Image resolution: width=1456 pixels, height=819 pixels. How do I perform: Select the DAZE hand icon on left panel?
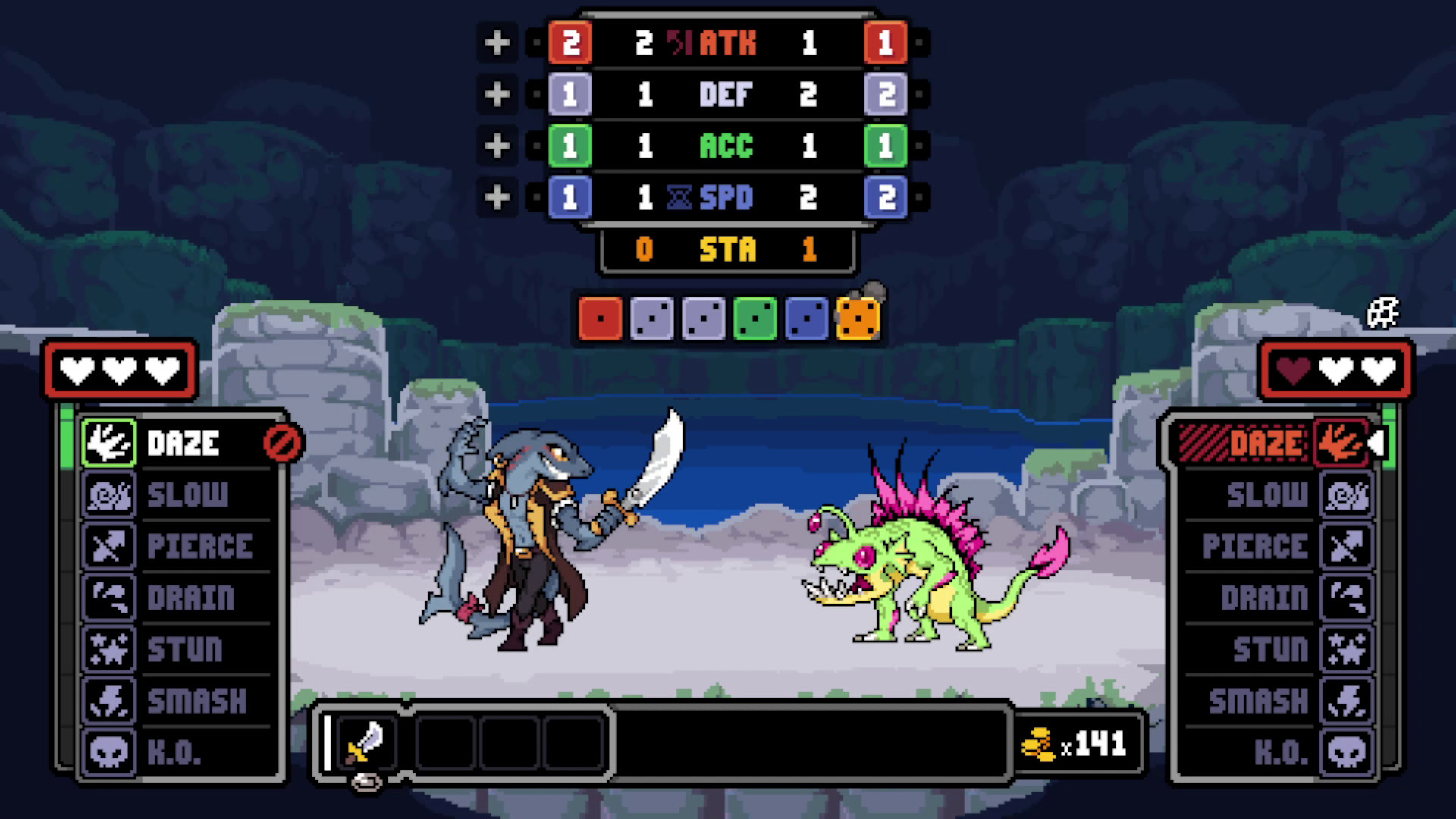(x=108, y=444)
